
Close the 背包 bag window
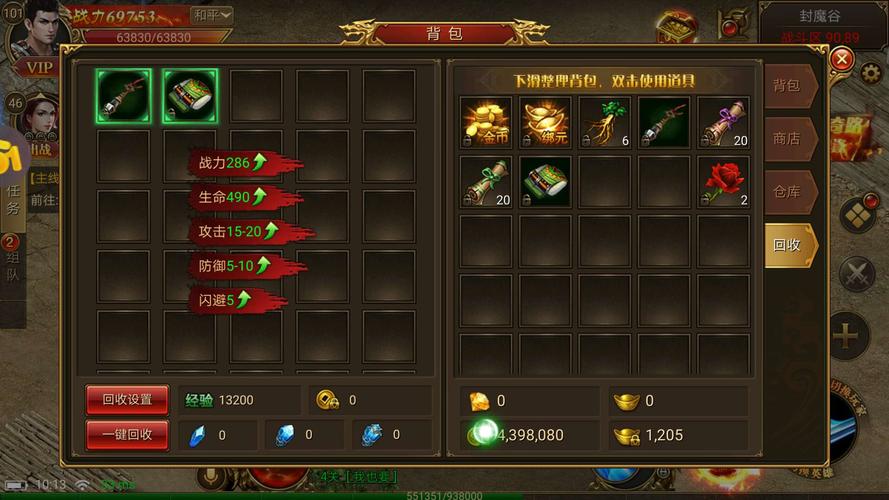pos(842,60)
